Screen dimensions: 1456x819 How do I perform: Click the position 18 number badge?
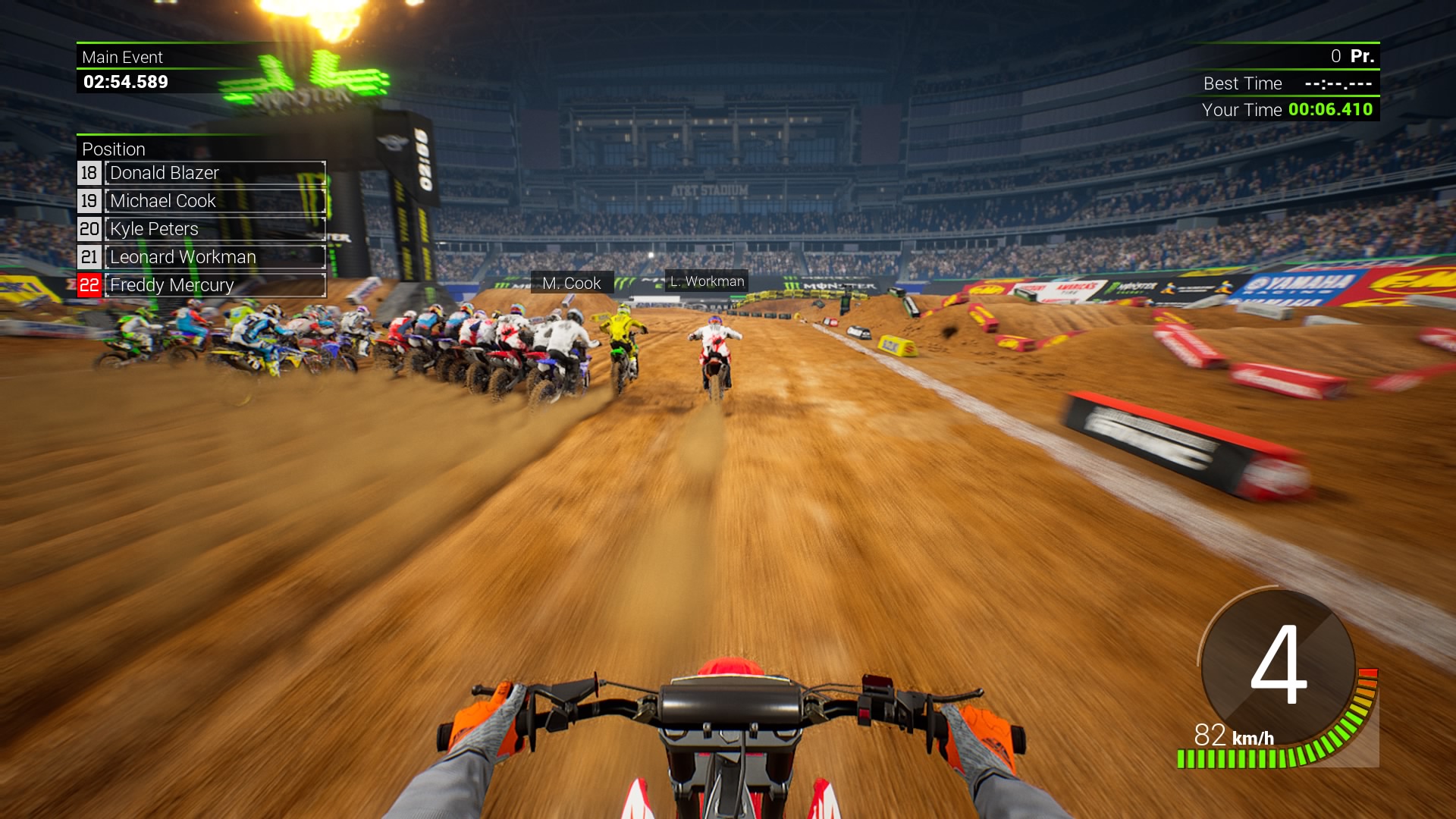(89, 173)
